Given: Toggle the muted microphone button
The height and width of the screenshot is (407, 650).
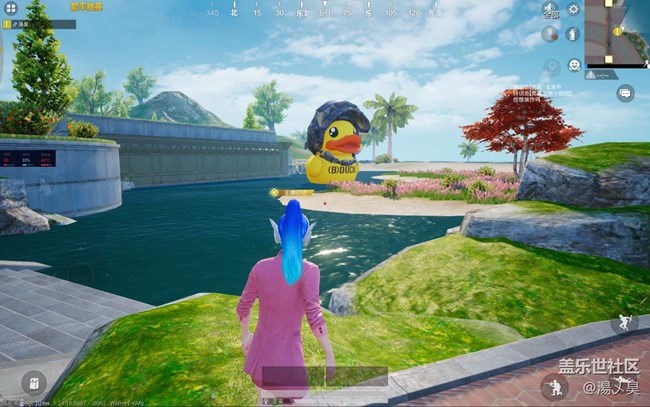Looking at the screenshot, I should point(550,35).
